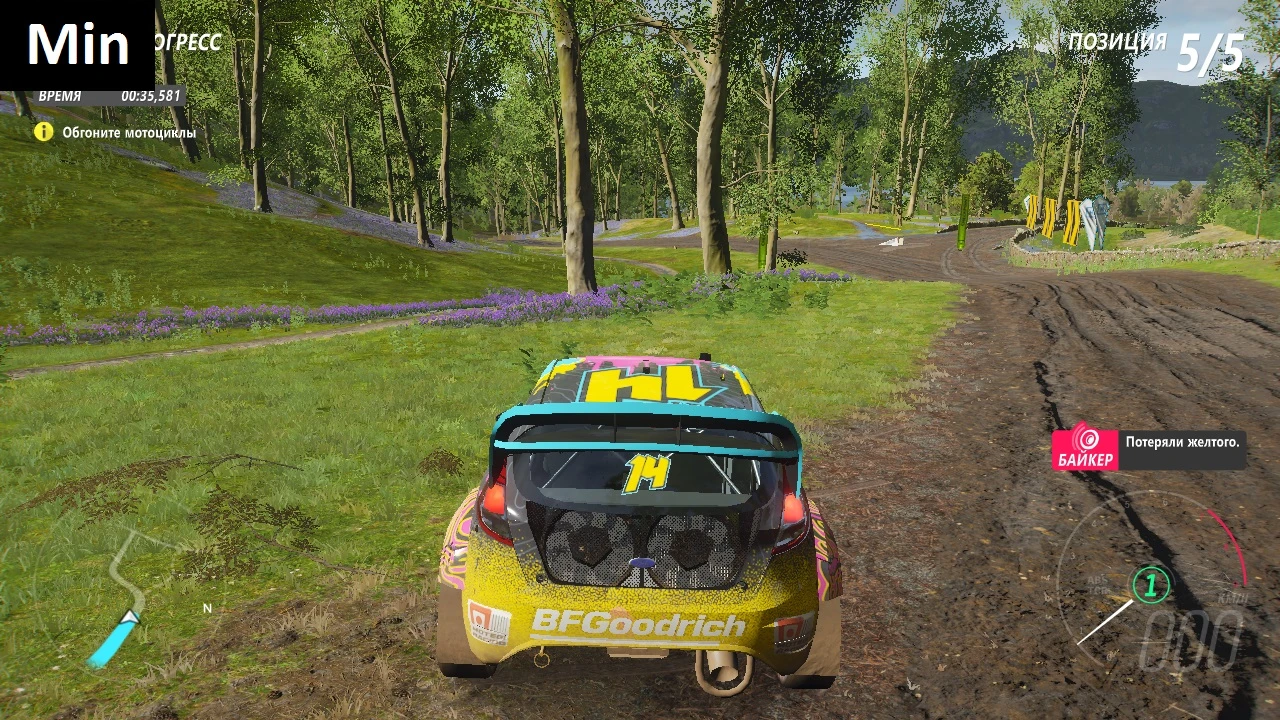Click the TCR indicator inside the gauge

click(x=1097, y=589)
